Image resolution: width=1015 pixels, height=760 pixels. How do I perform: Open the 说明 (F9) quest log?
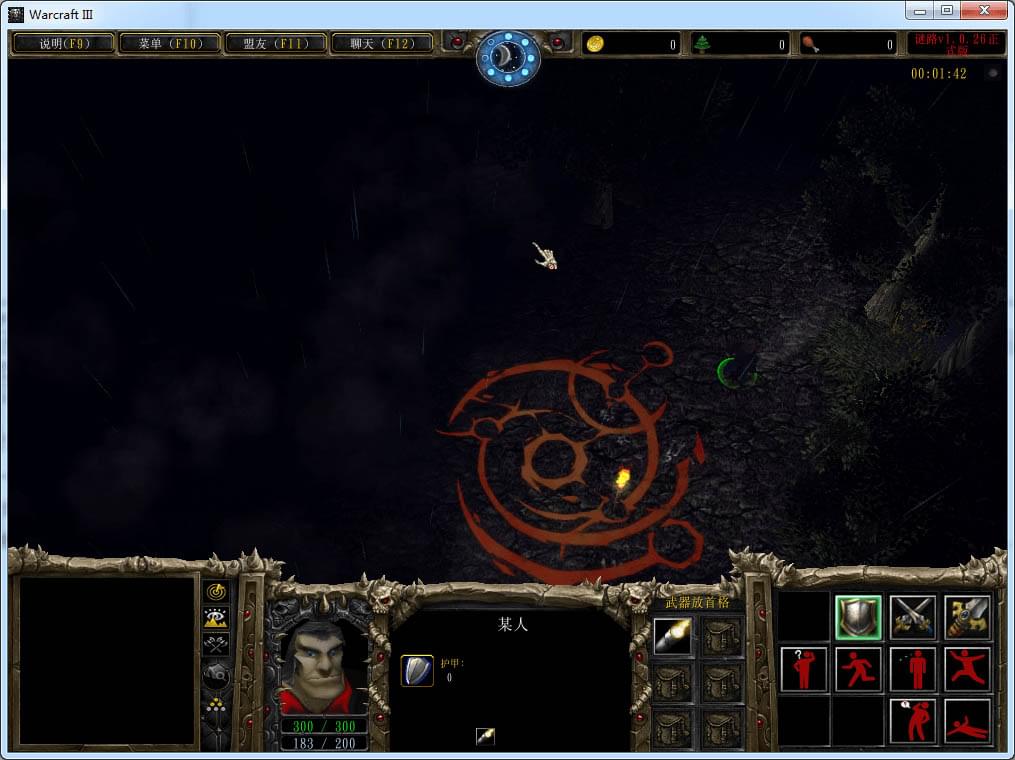pos(64,44)
